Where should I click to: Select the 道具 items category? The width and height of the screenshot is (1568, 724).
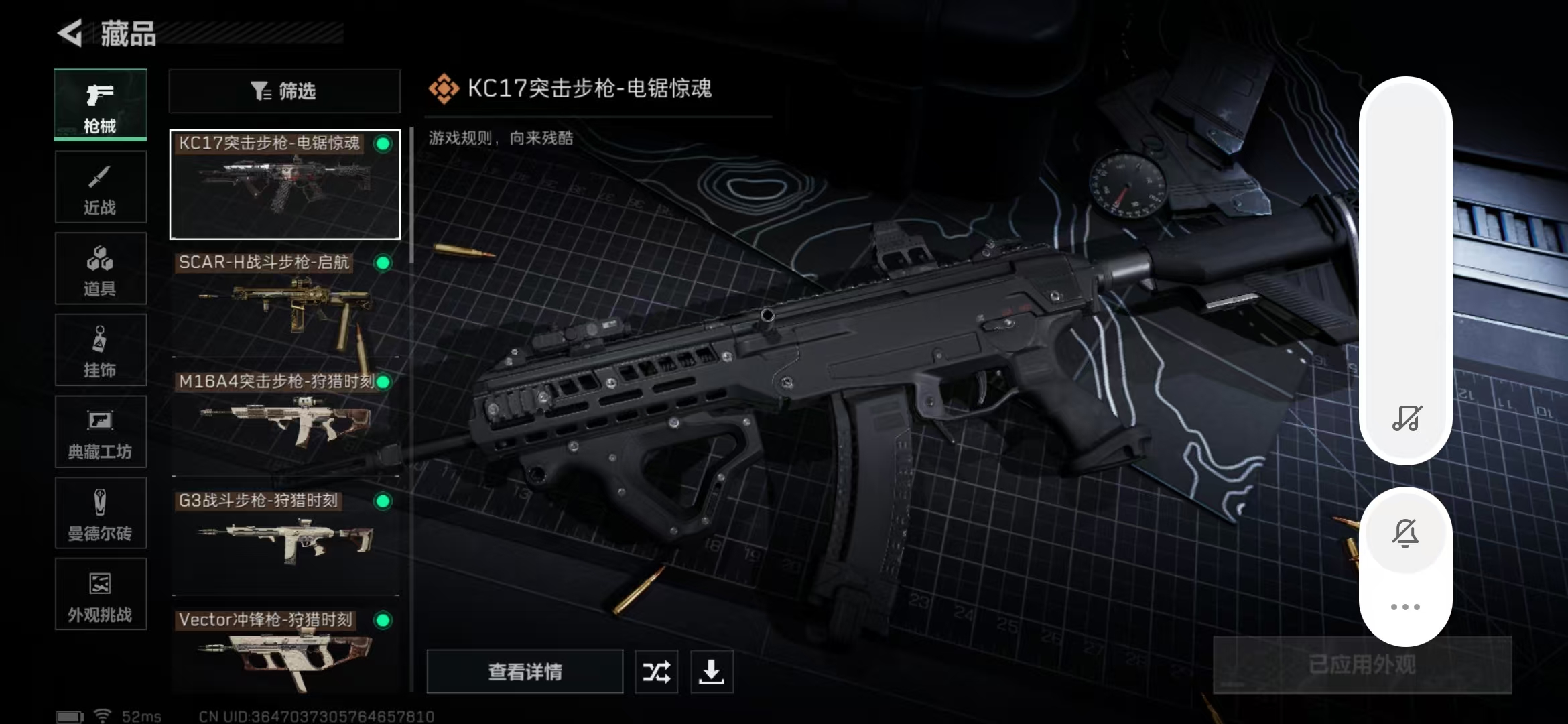101,269
